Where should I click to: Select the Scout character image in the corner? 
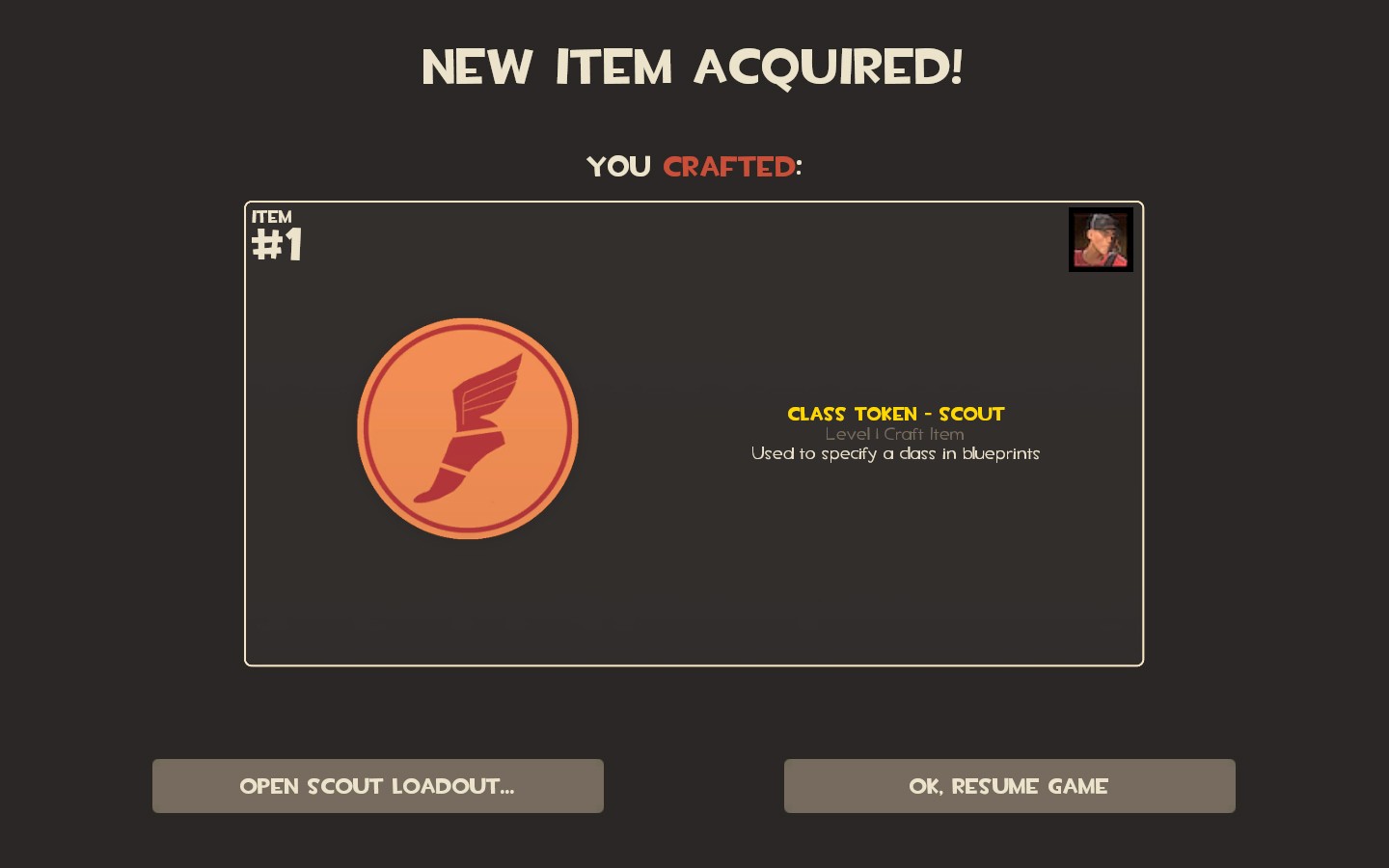tap(1100, 239)
